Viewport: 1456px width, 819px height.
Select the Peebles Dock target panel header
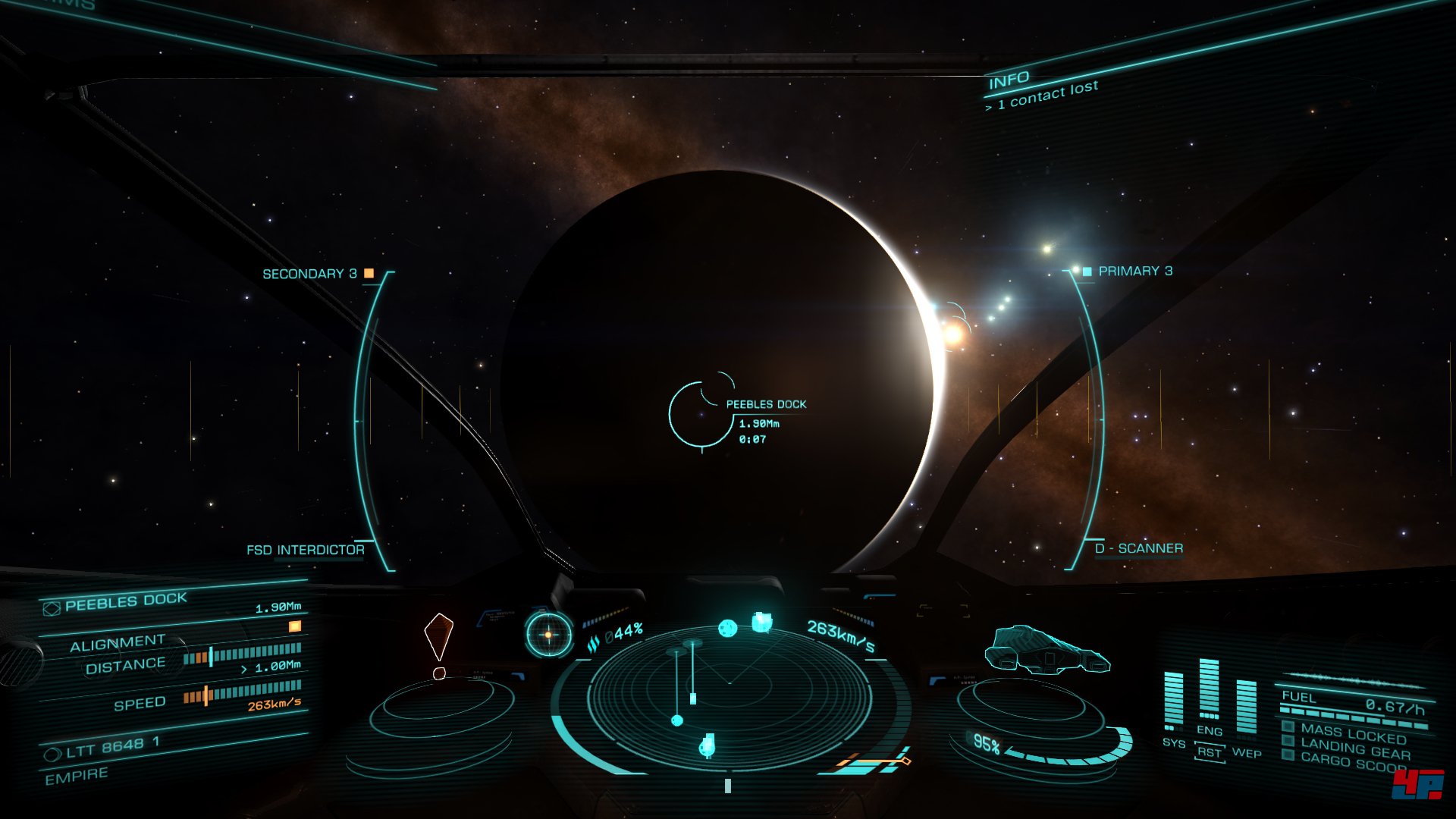(x=126, y=602)
